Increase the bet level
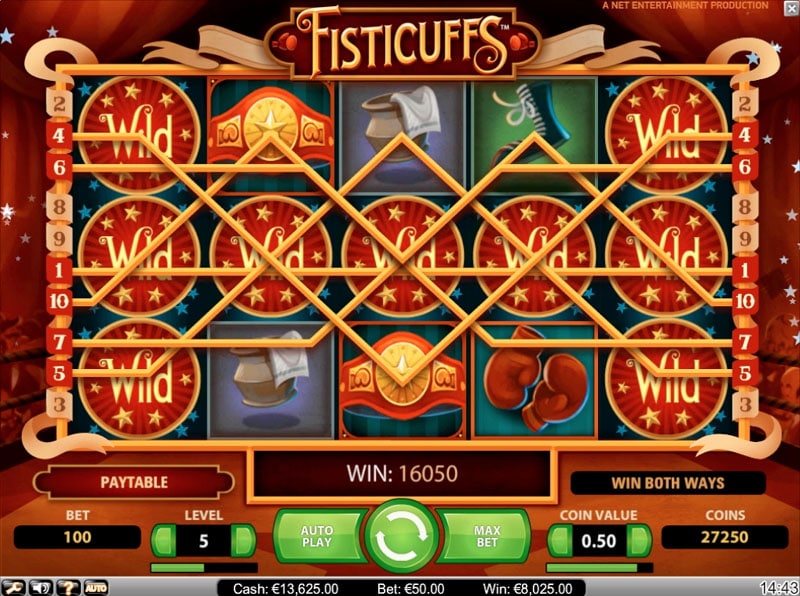Screen dimensions: 800x596 243,539
